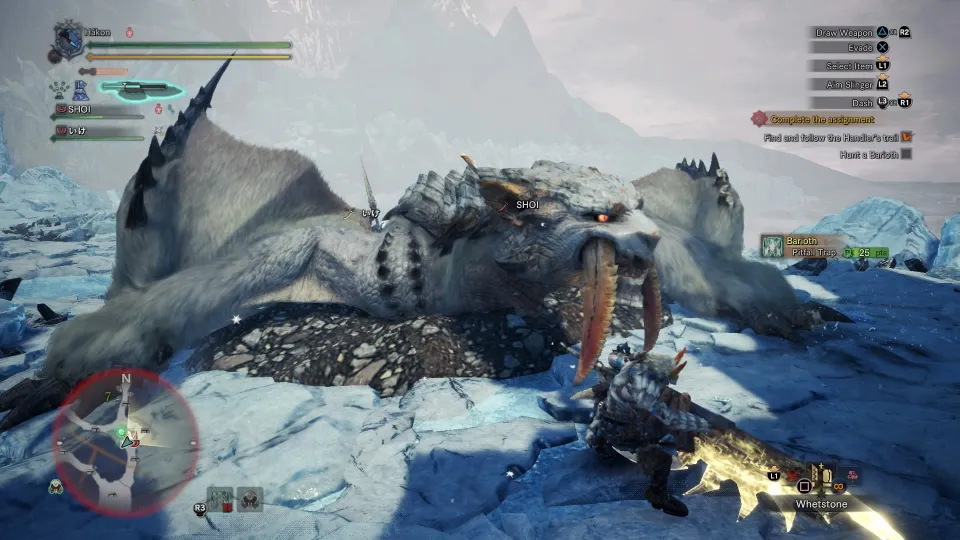Select the 'Hunt a Barioth' objective entry

point(873,154)
